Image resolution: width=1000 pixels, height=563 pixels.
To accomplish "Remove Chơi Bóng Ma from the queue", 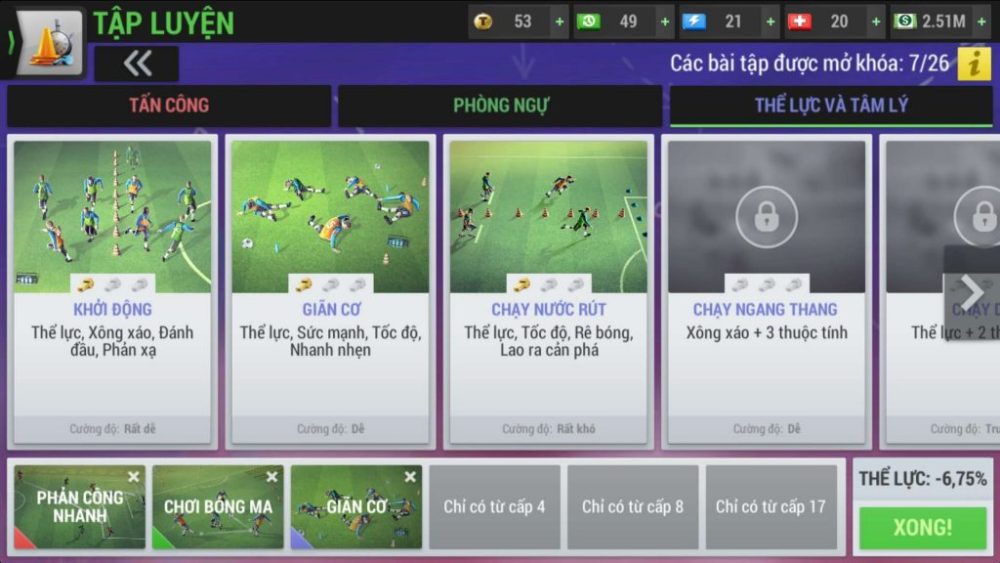I will pos(272,477).
